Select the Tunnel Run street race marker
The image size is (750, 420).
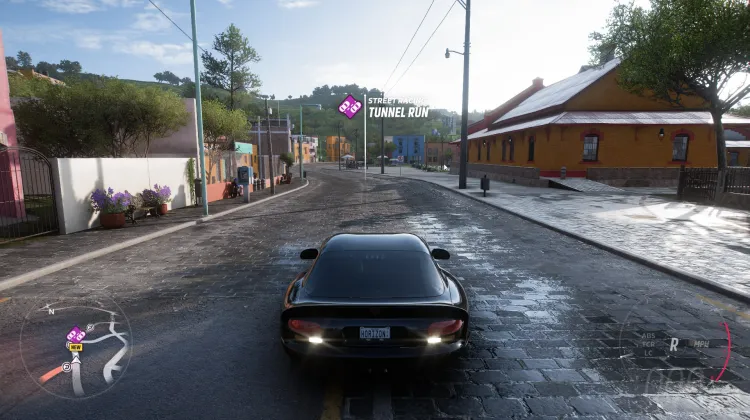point(350,106)
